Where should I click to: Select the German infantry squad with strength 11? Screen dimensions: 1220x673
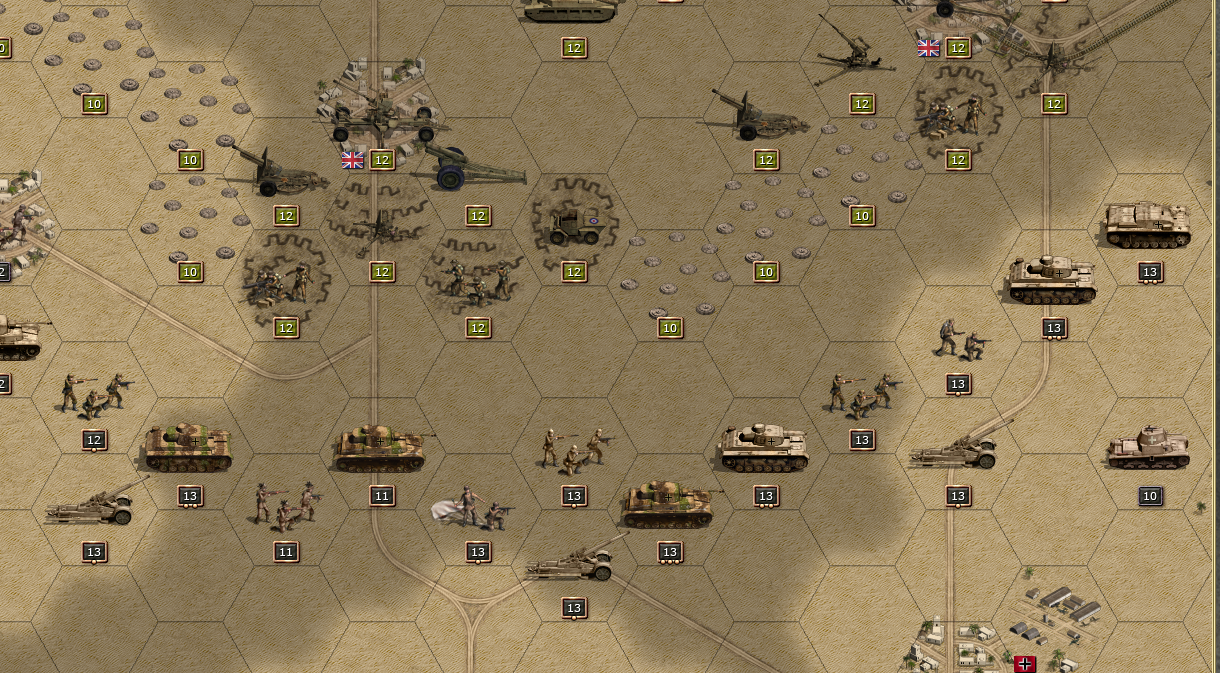(x=285, y=507)
